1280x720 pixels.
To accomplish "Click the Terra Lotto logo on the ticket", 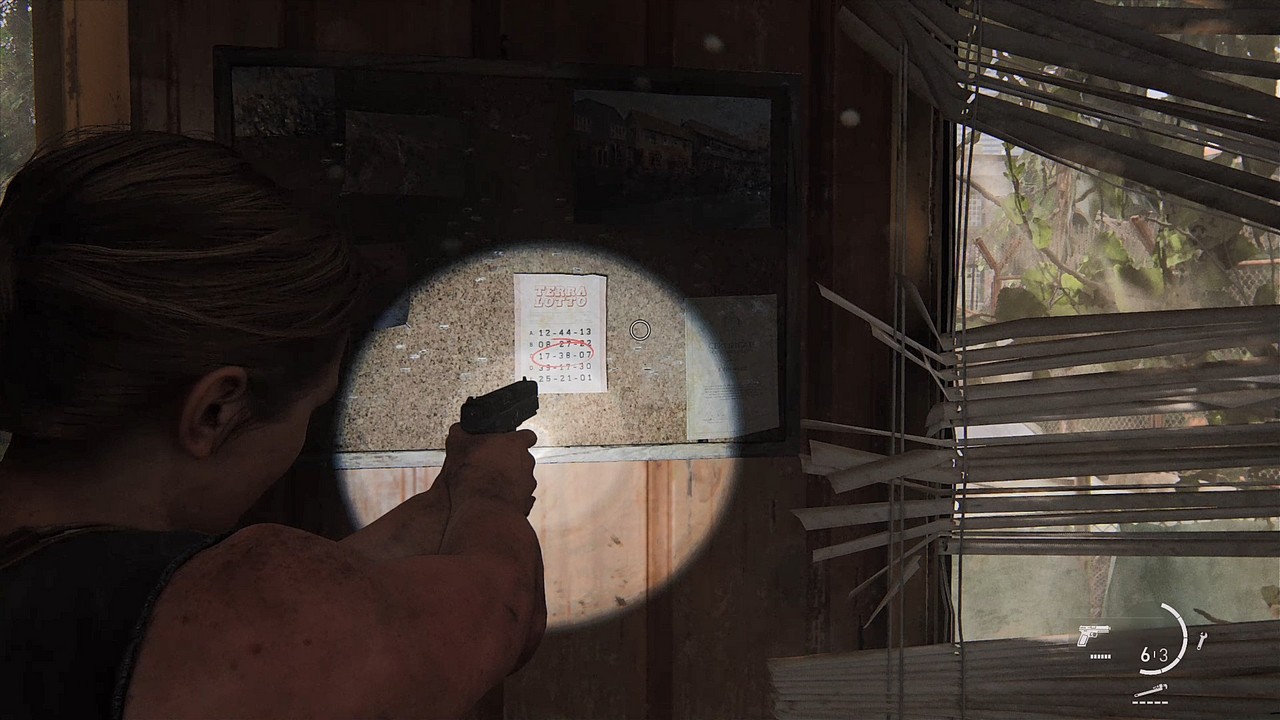I will pos(560,296).
